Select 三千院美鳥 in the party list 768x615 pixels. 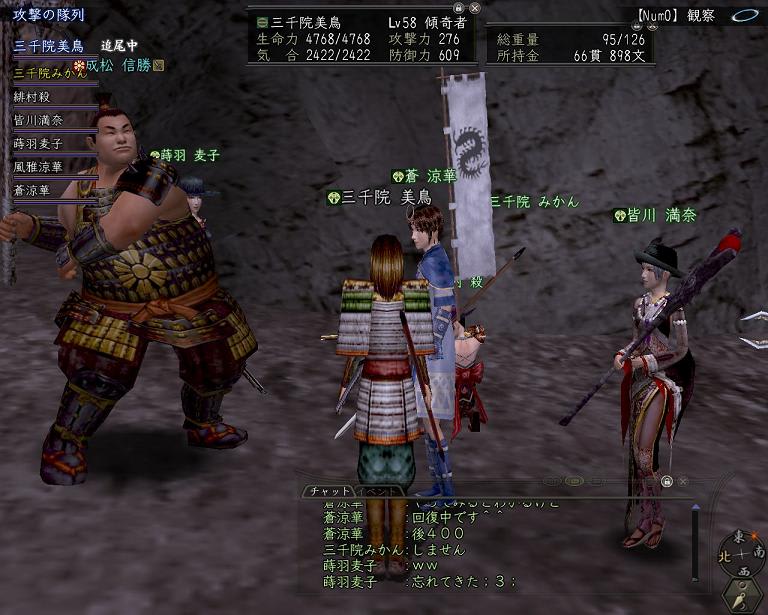click(42, 46)
